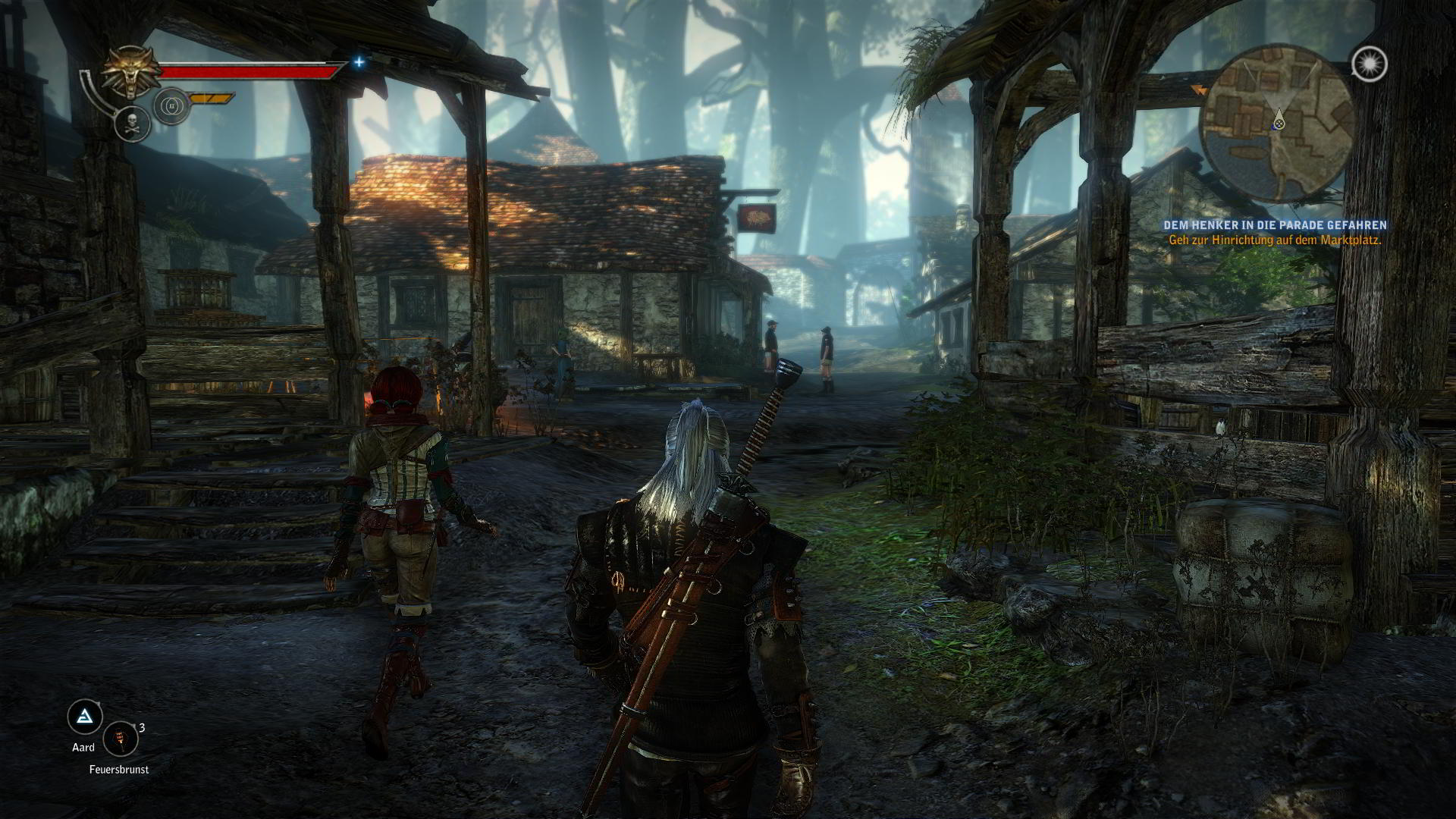Click the sun time-of-day icon
This screenshot has width=1456, height=819.
coord(1370,64)
